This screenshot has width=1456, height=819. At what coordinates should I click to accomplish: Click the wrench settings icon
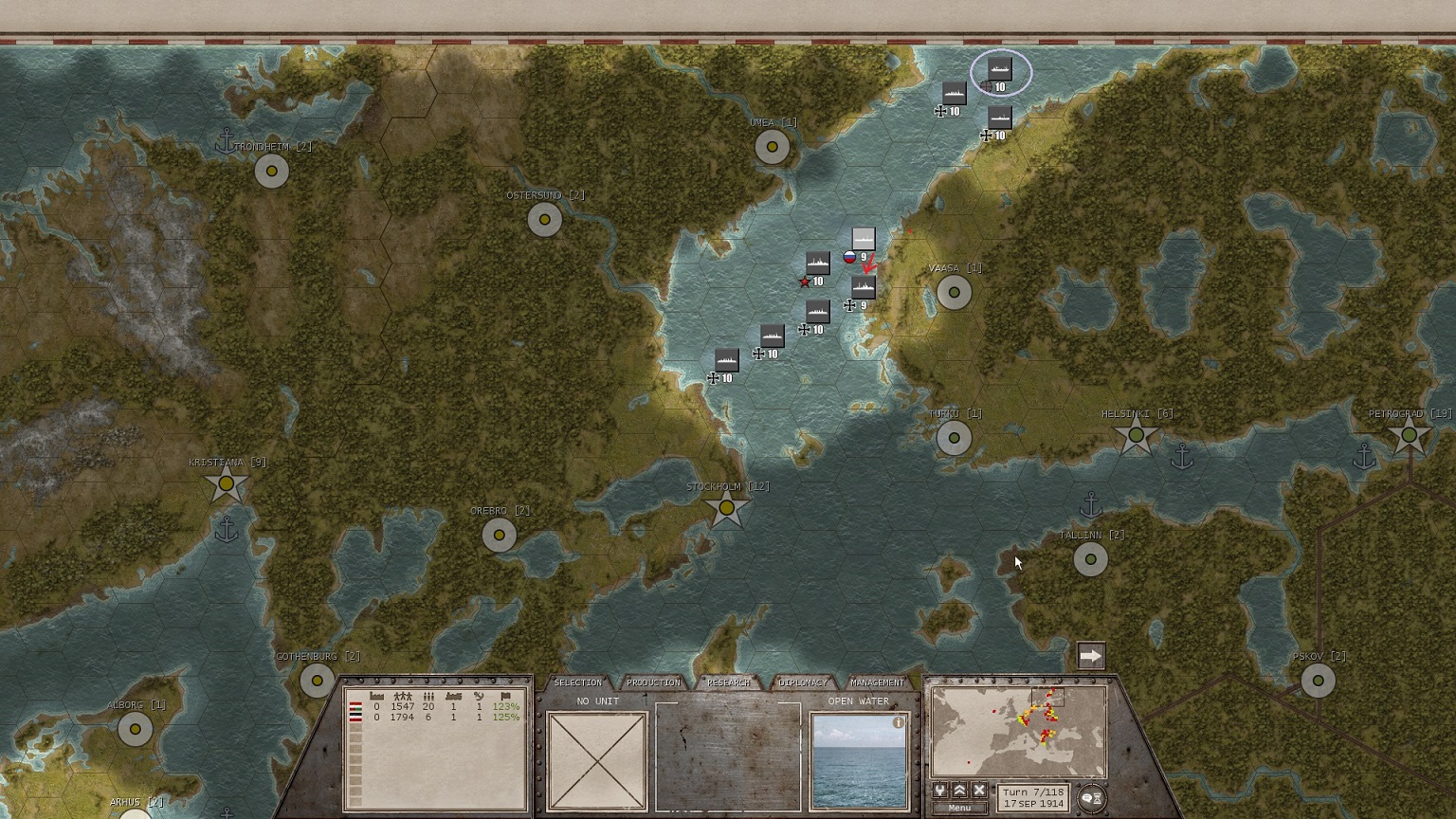940,791
